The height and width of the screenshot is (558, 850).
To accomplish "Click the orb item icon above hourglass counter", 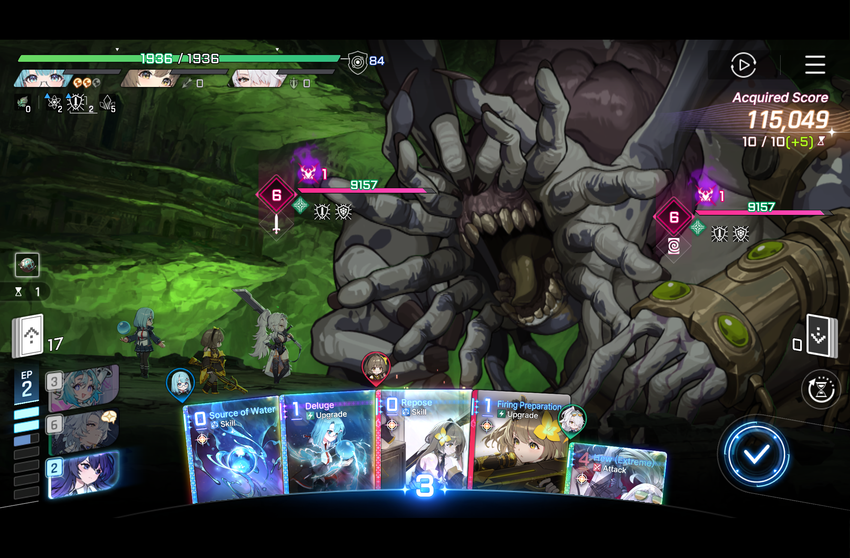I will 27,264.
